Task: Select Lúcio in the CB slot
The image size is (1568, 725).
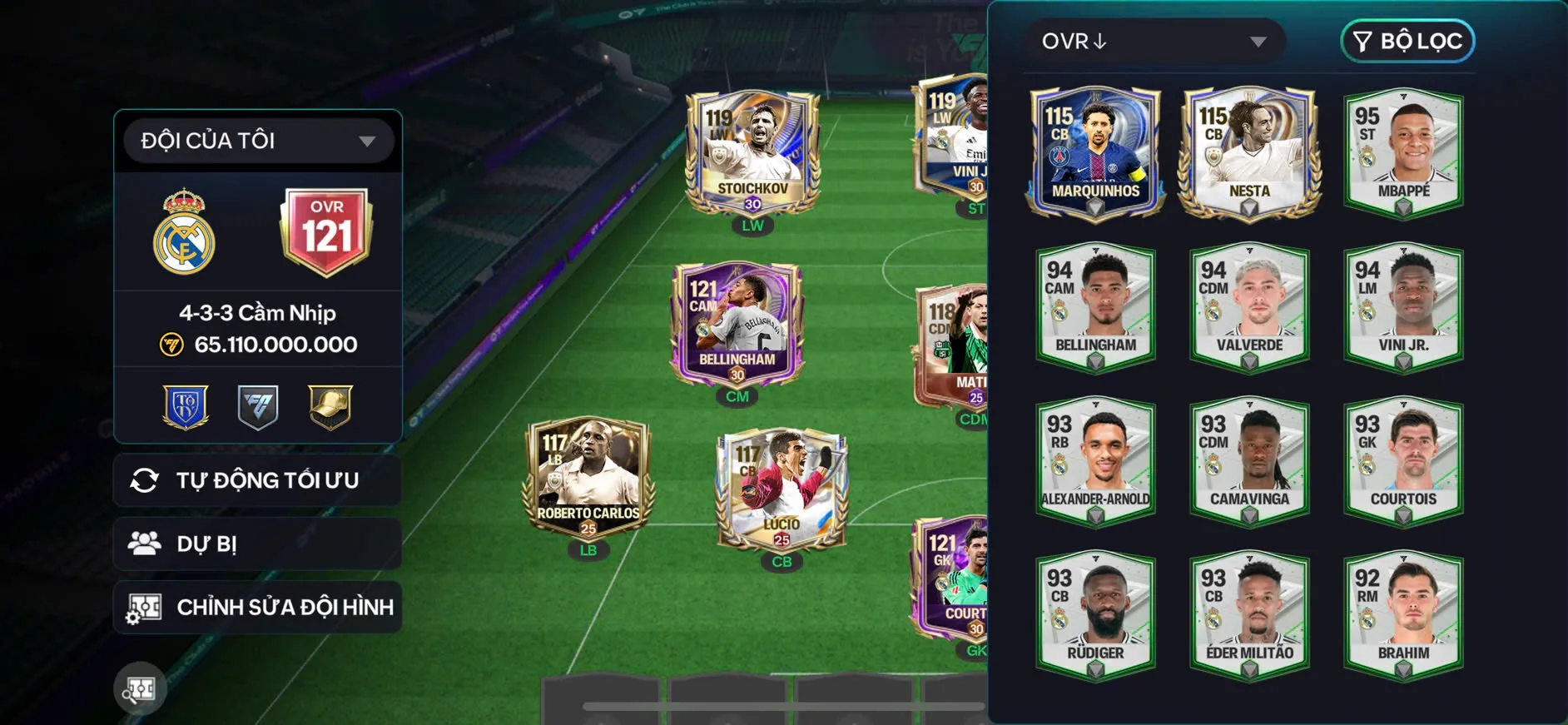Action: point(782,489)
